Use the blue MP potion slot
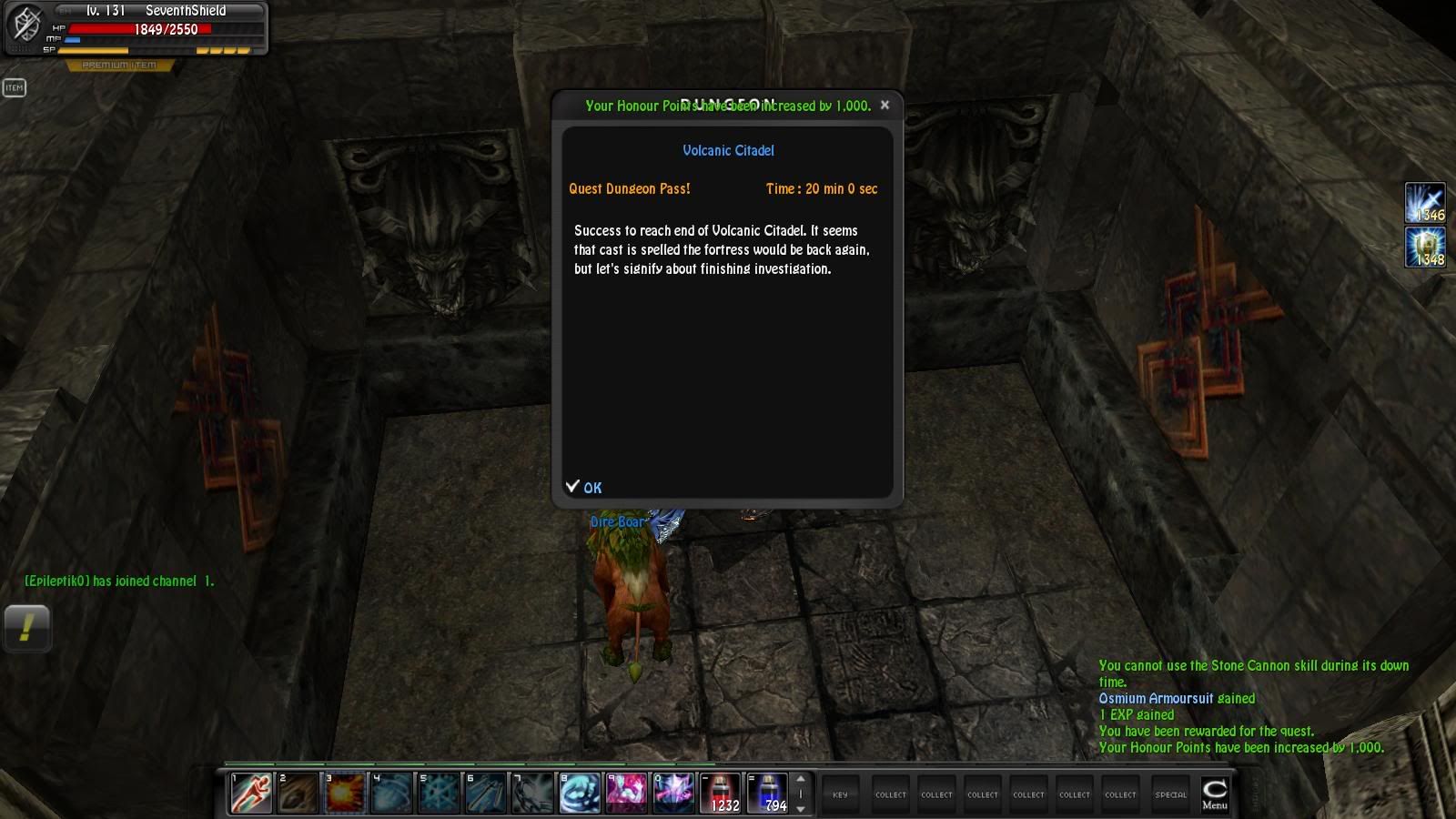The image size is (1456, 819). coord(768,793)
